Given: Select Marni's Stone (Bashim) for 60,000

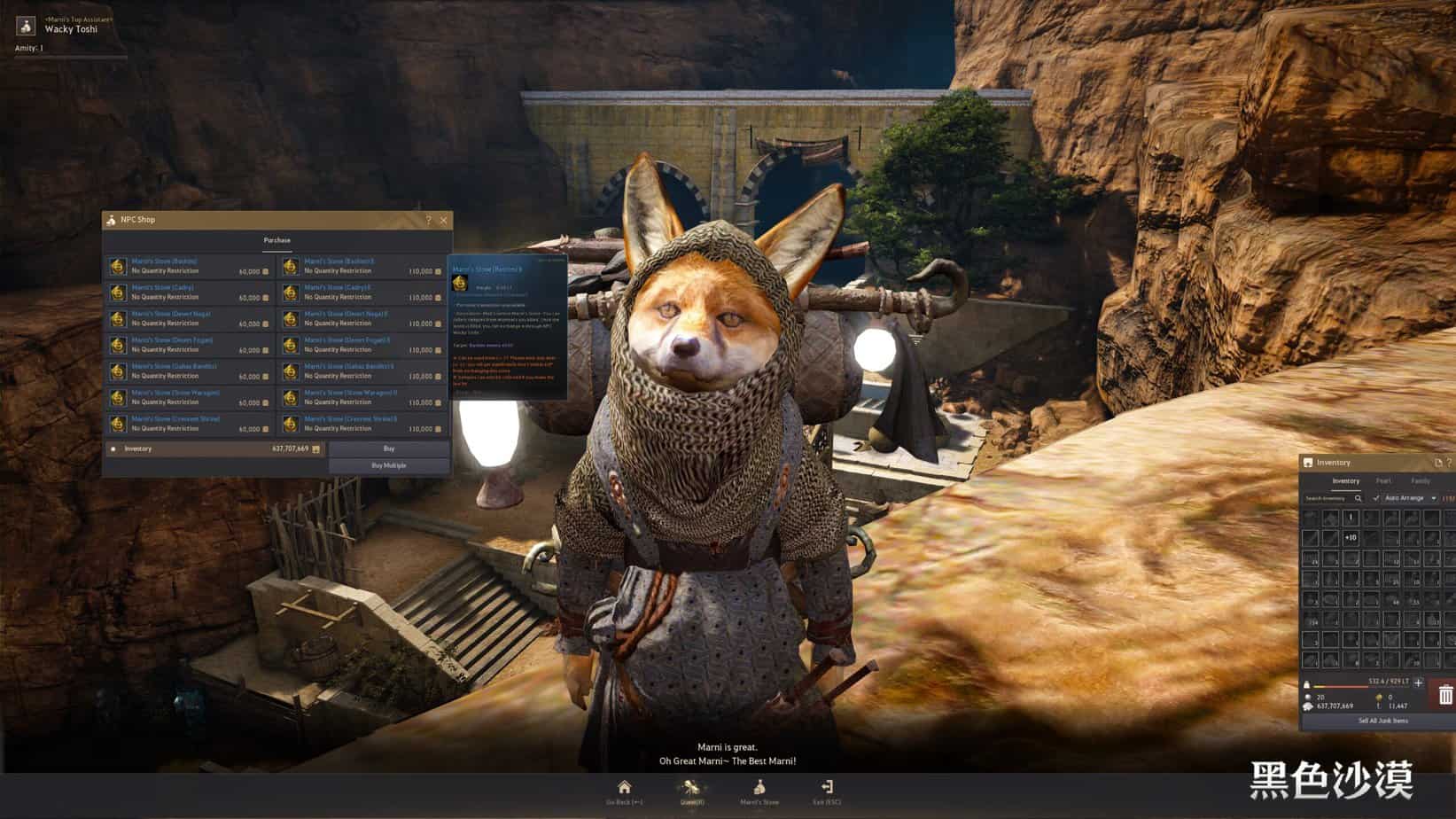Looking at the screenshot, I should [x=190, y=266].
